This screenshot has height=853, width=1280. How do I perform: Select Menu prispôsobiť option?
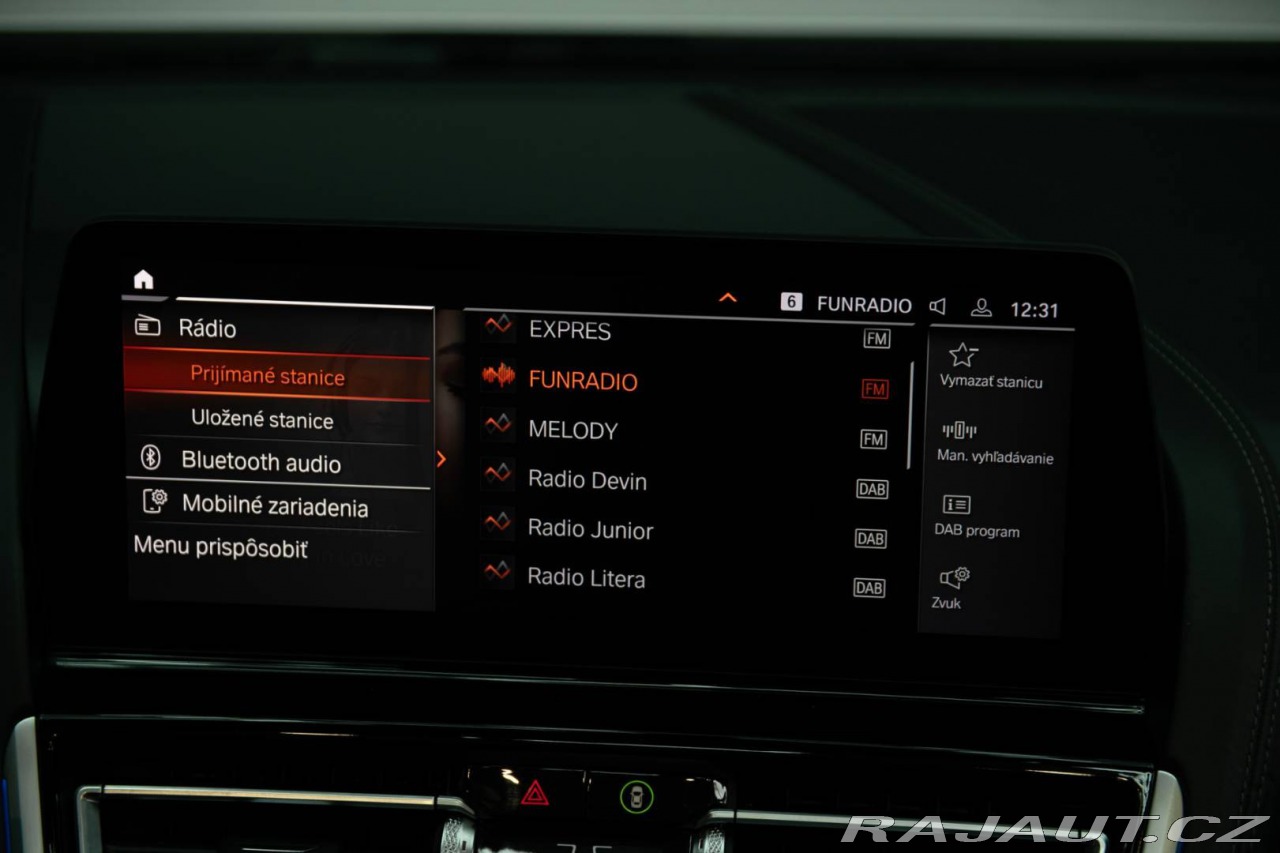pos(221,548)
